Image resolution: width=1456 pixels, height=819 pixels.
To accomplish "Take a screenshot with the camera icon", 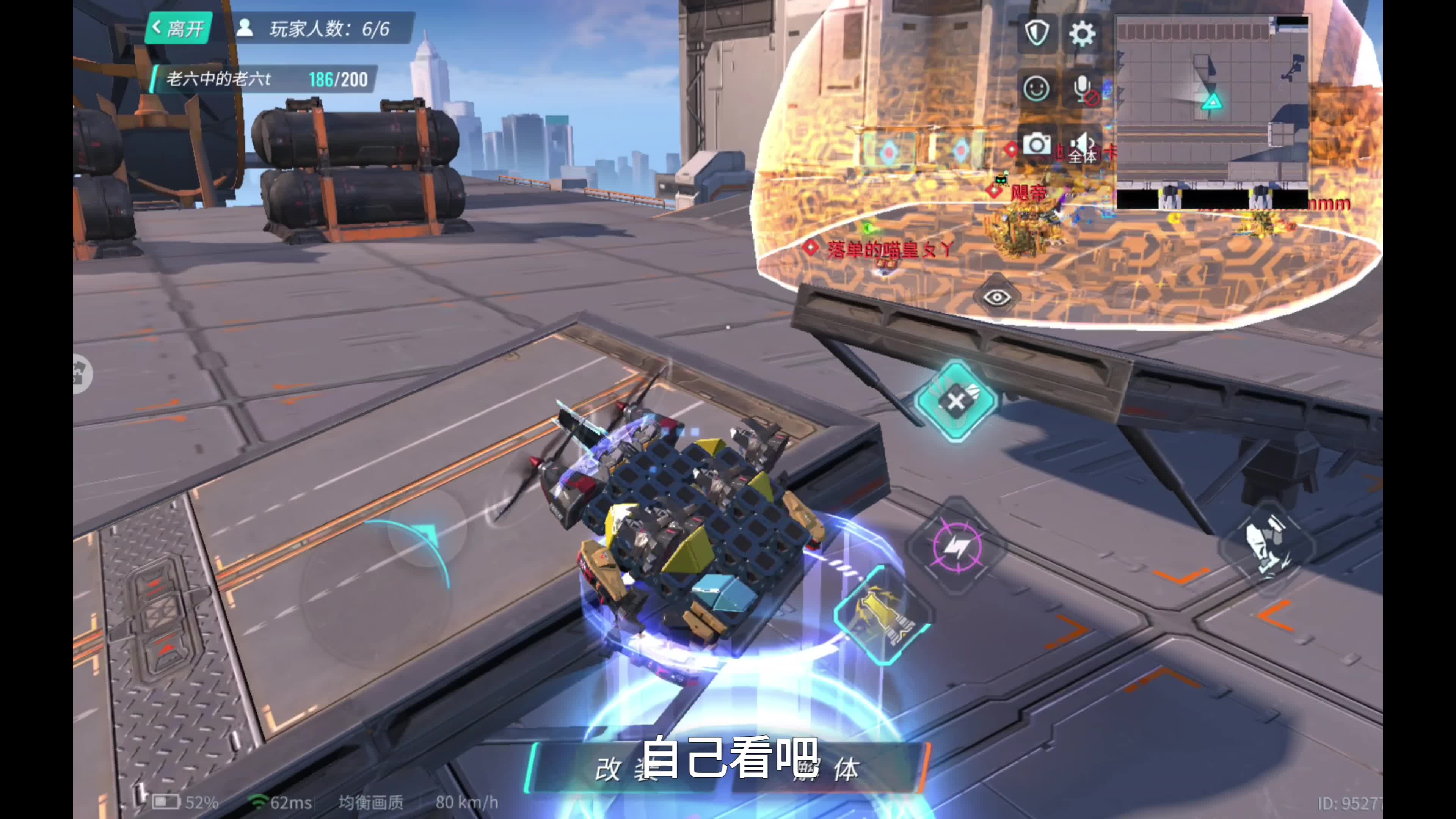I will click(x=1037, y=145).
